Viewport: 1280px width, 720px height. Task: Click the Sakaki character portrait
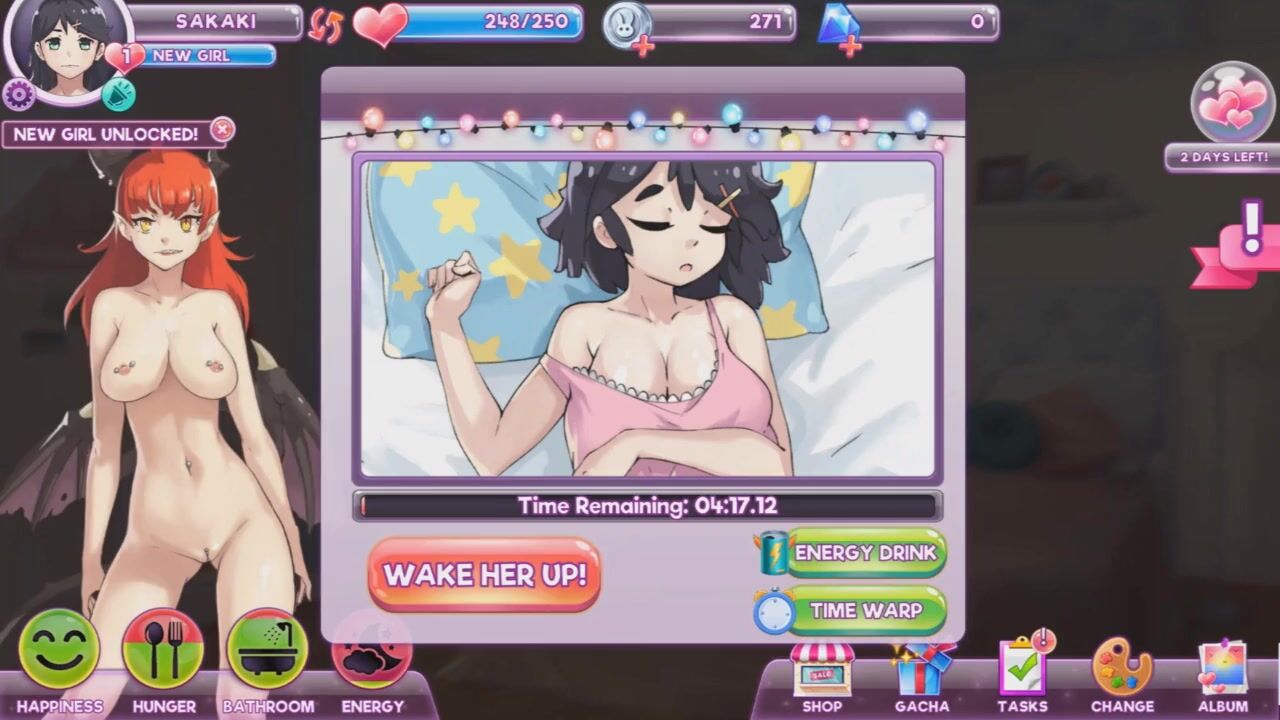click(x=68, y=45)
